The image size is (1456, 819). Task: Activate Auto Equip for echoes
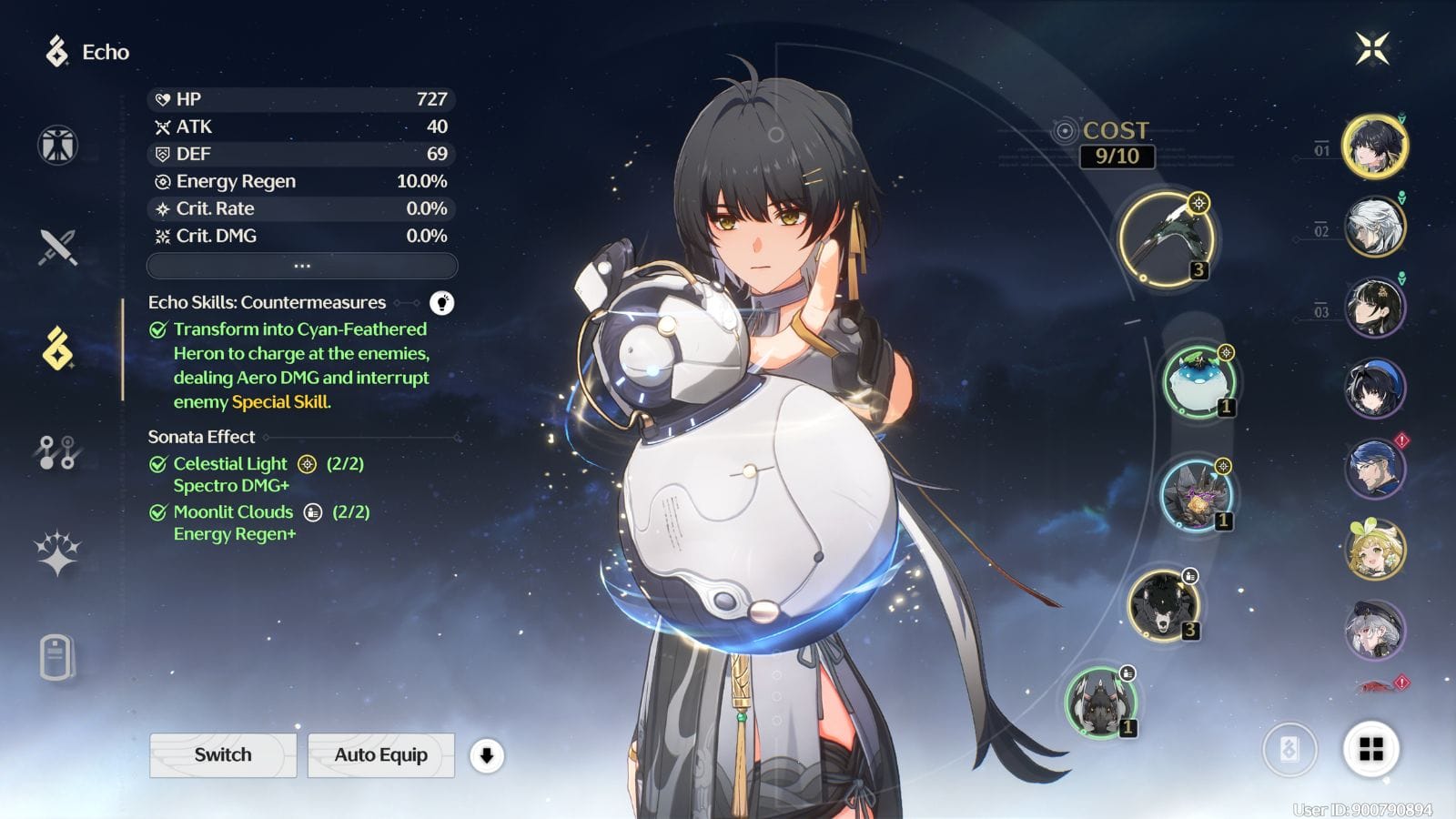pyautogui.click(x=380, y=755)
